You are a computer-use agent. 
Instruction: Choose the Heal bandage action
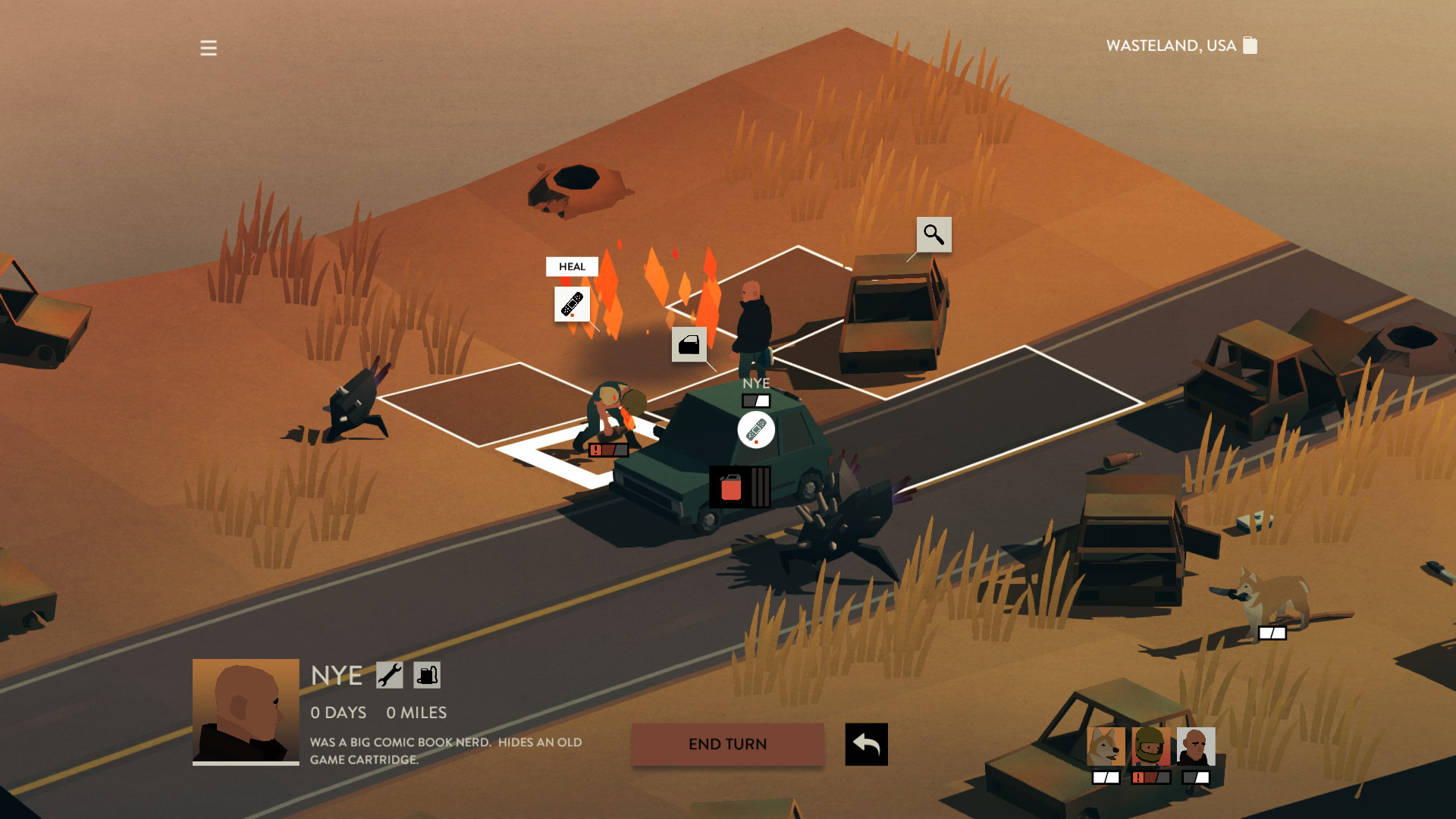point(572,304)
